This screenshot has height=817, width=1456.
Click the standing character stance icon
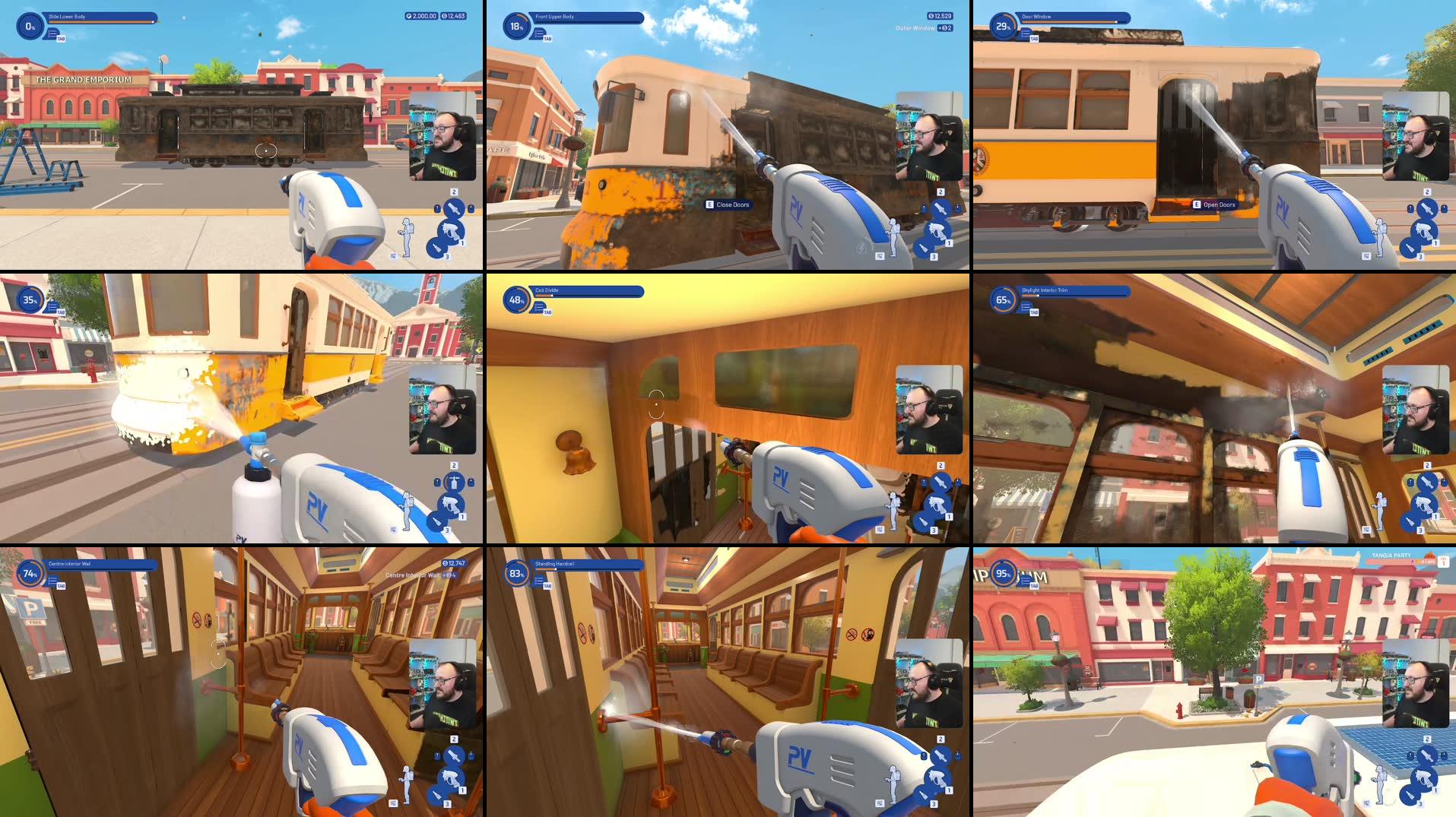[407, 237]
